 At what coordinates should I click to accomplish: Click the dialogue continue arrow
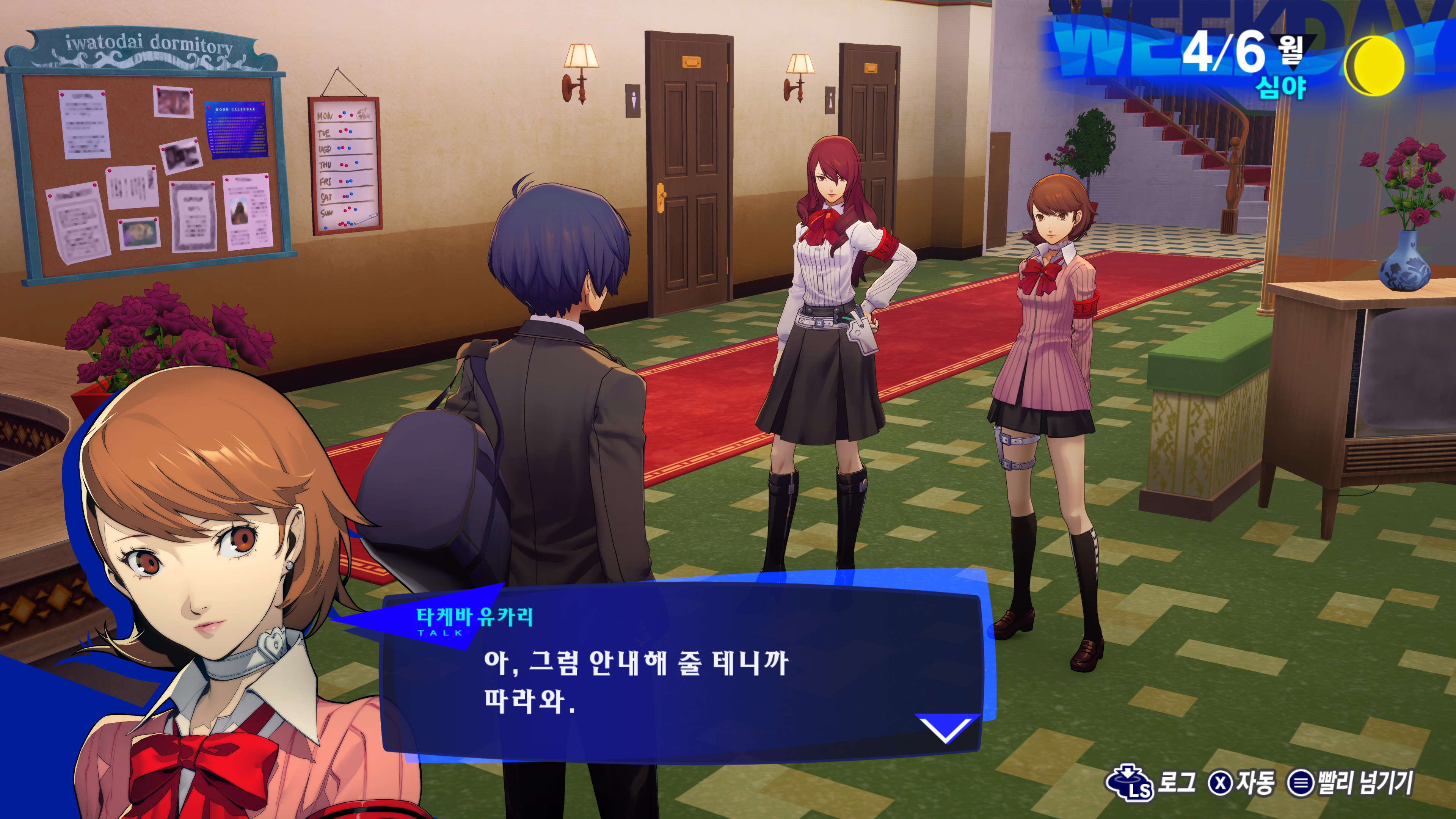click(x=945, y=728)
